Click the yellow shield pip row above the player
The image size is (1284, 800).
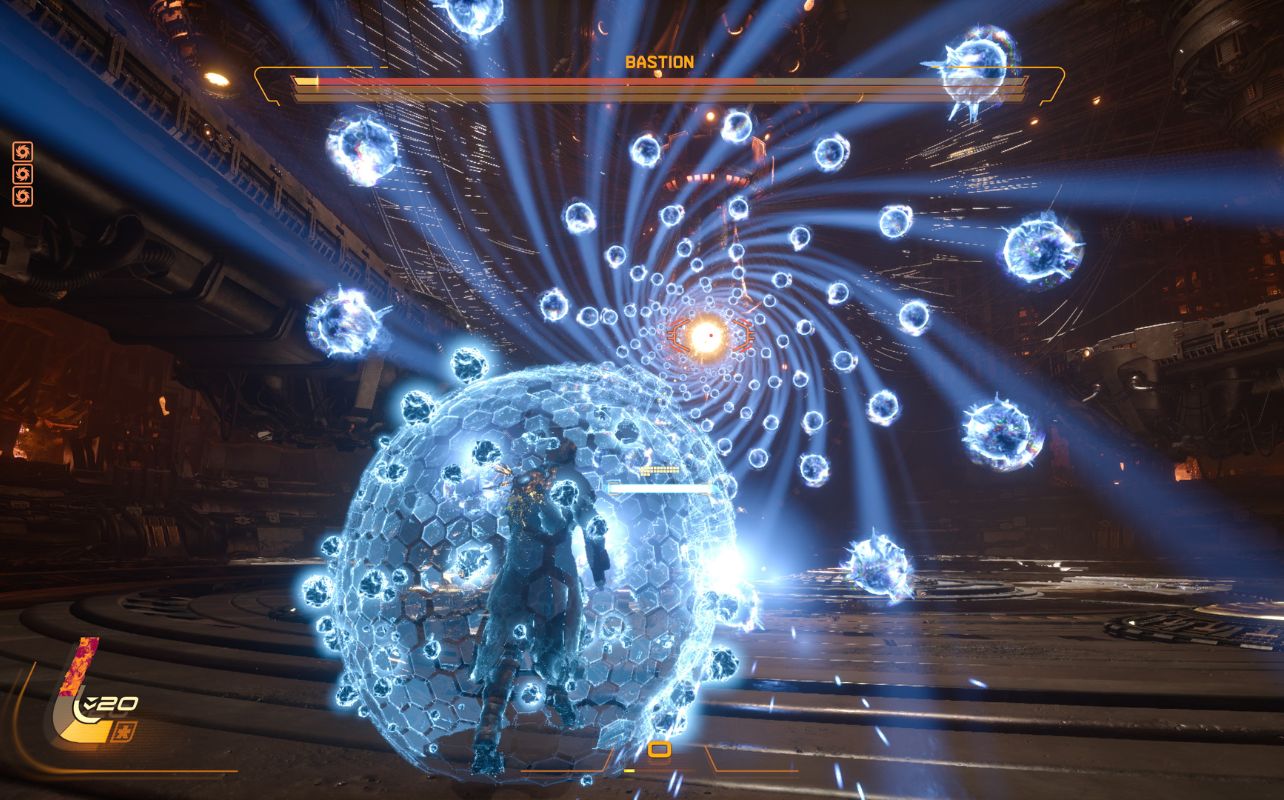[659, 470]
